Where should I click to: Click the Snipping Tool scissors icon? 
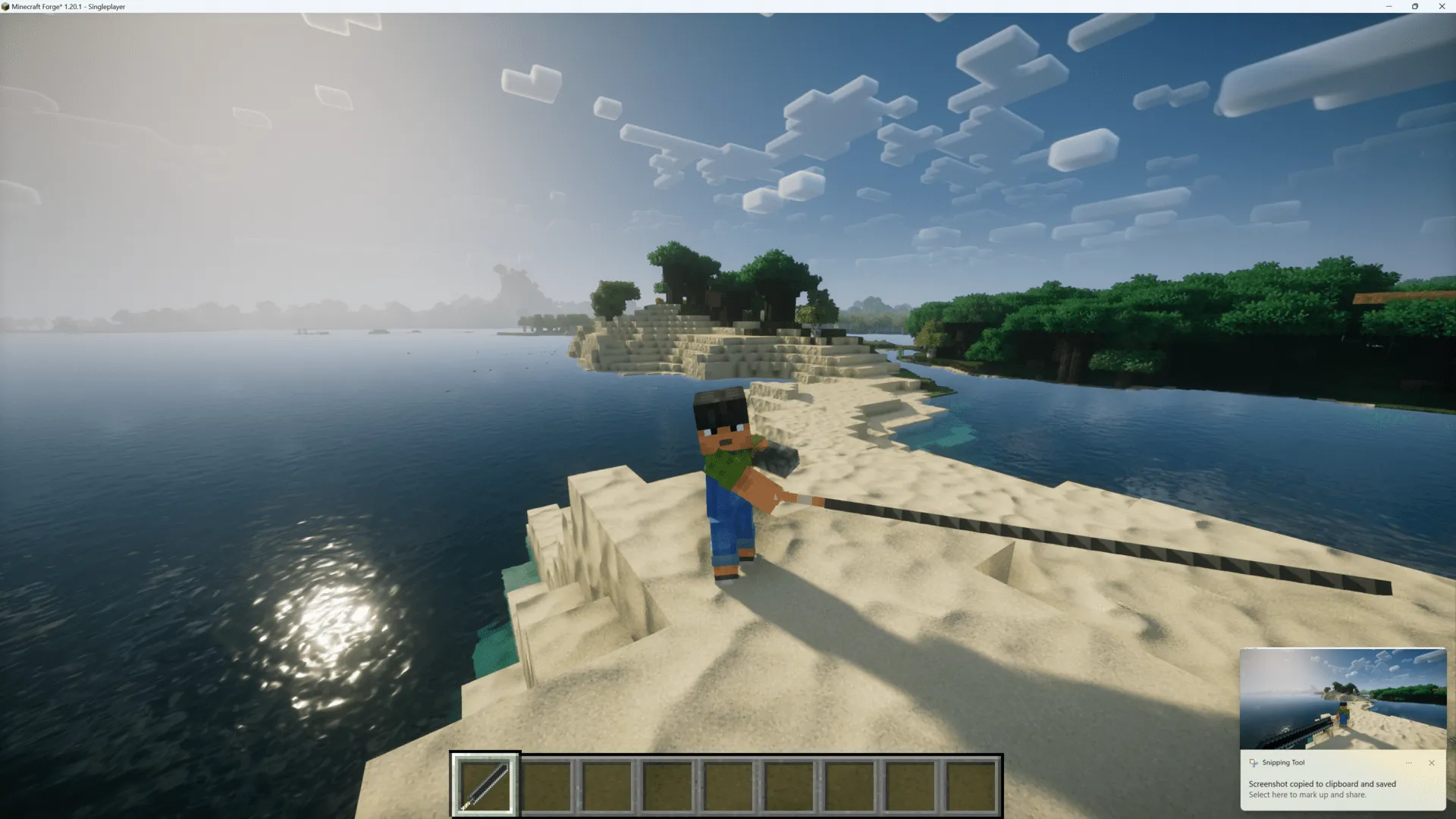1253,762
